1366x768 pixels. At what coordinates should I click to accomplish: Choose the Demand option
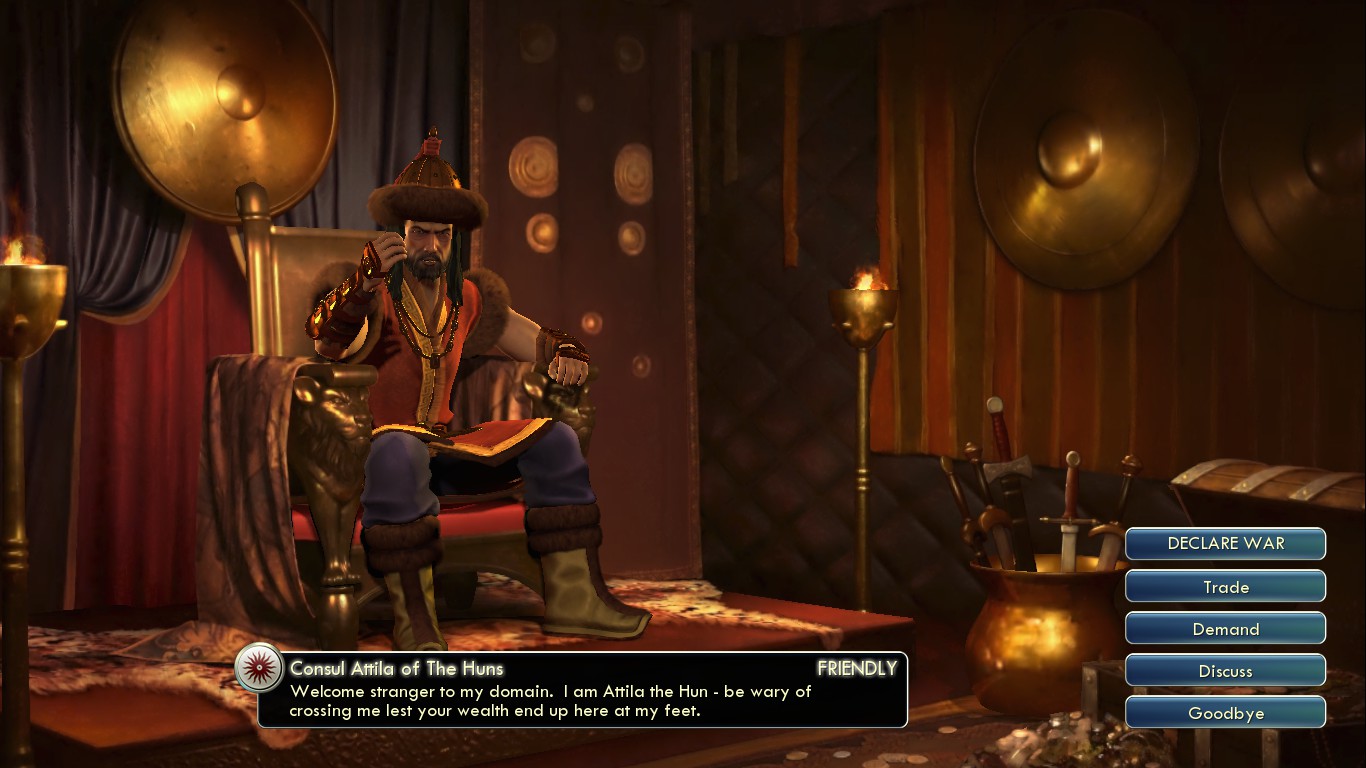[x=1225, y=629]
